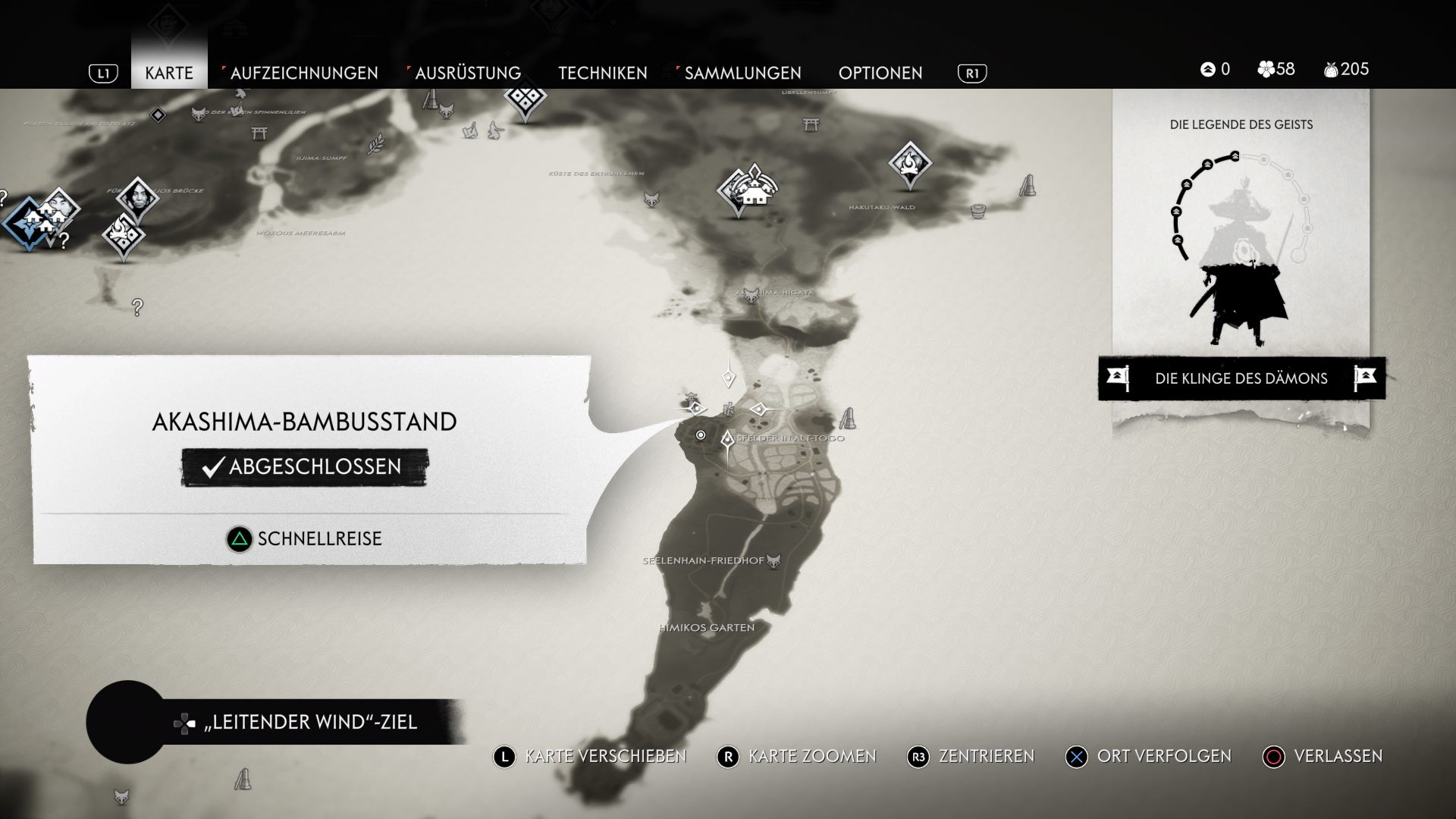This screenshot has height=819, width=1456.
Task: Click the lone question mark marker offshore
Action: pos(137,307)
